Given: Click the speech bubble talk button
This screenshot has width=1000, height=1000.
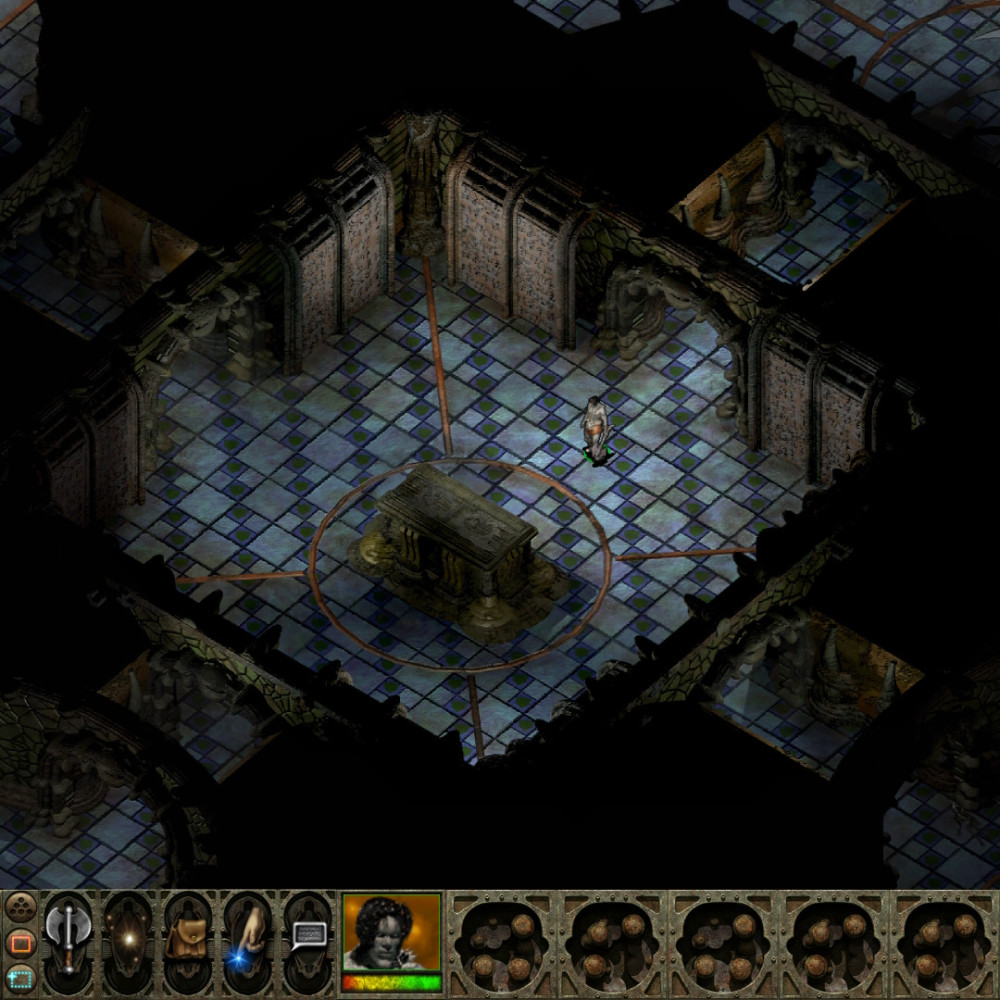Looking at the screenshot, I should [x=309, y=937].
